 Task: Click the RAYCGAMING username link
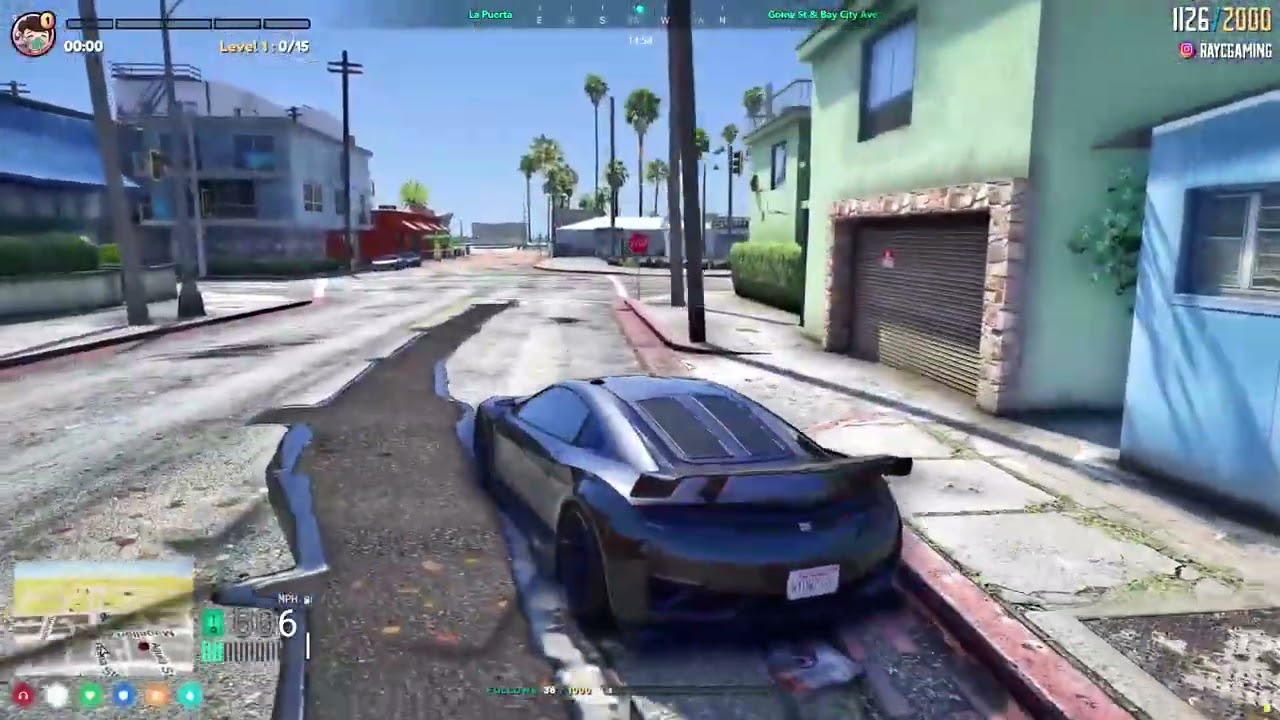point(1235,48)
